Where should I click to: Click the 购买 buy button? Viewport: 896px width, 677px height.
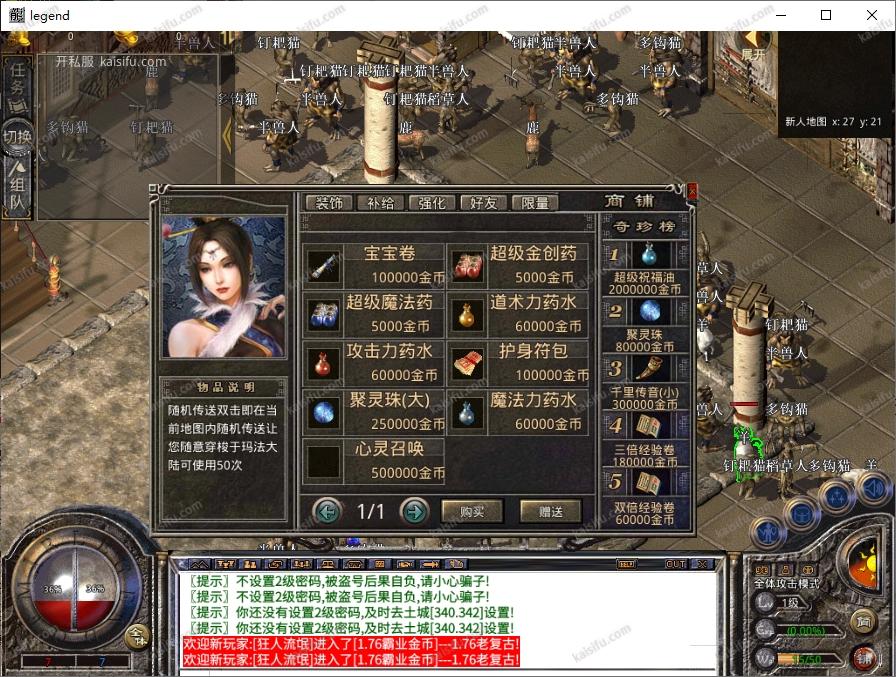click(472, 512)
